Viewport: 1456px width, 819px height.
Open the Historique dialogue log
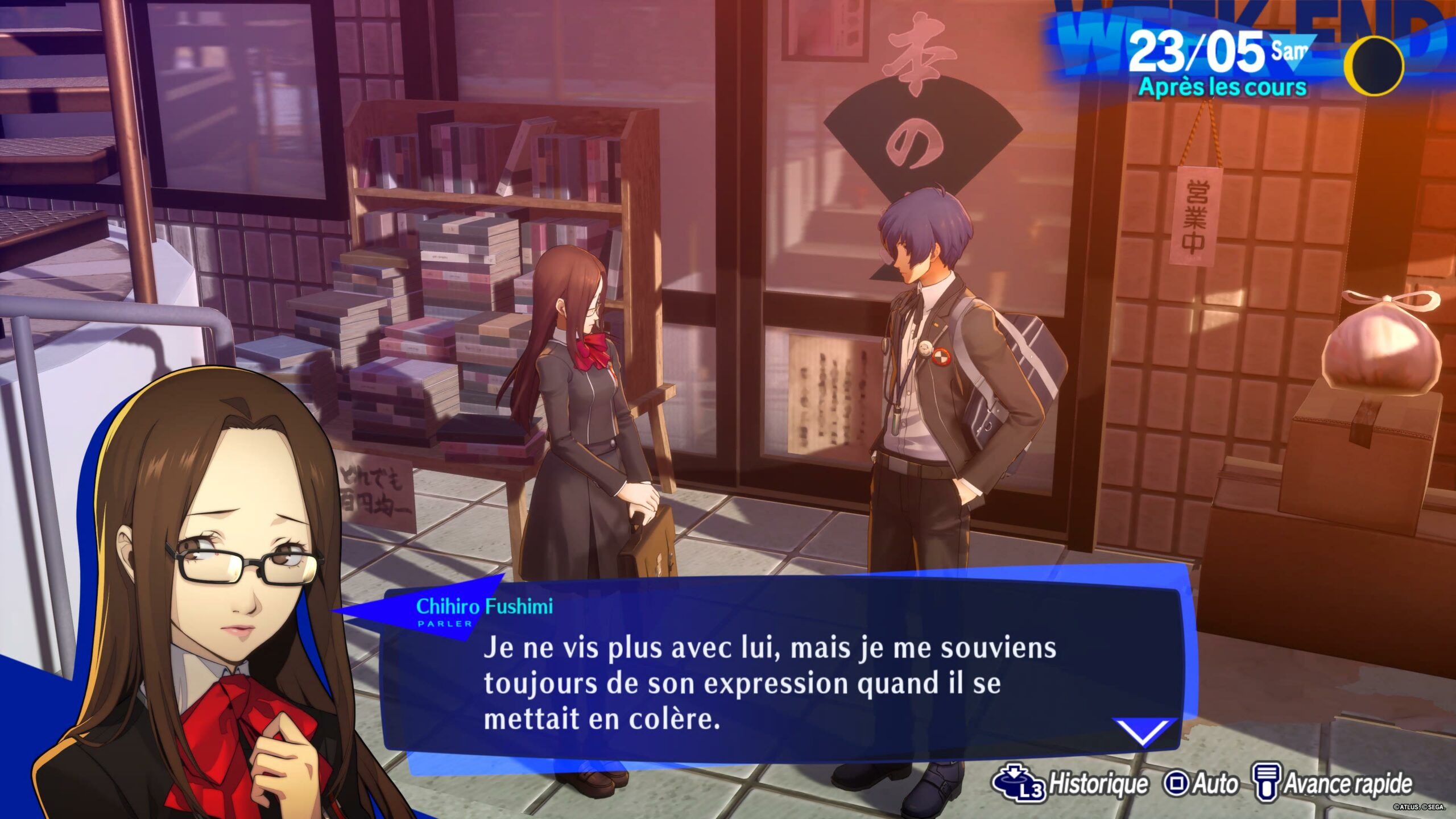(x=1070, y=784)
